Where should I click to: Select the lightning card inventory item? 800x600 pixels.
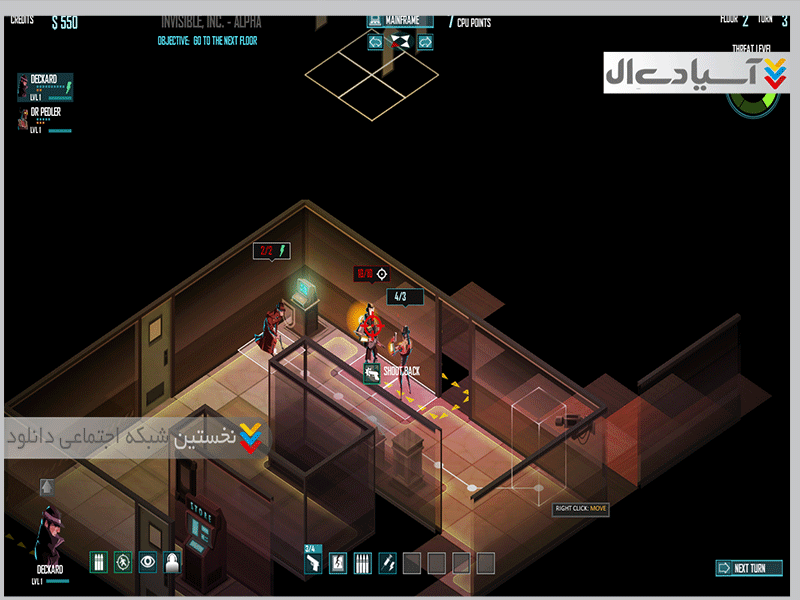pyautogui.click(x=338, y=563)
